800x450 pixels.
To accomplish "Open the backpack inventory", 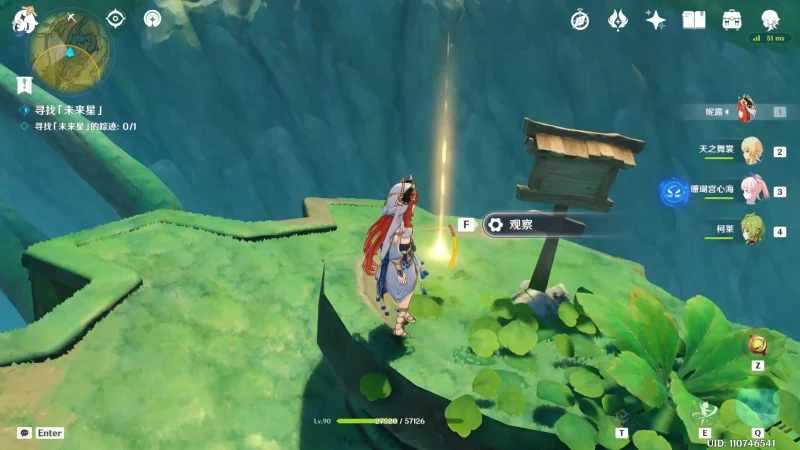I will [x=732, y=20].
